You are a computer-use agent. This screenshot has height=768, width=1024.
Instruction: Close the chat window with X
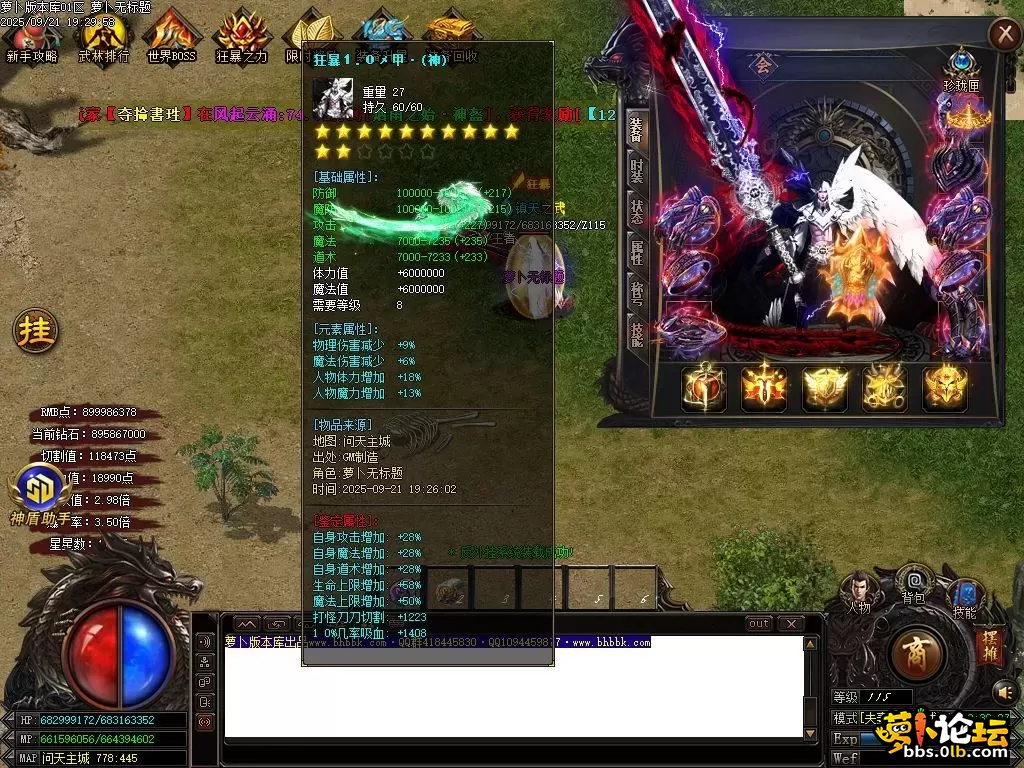(791, 624)
